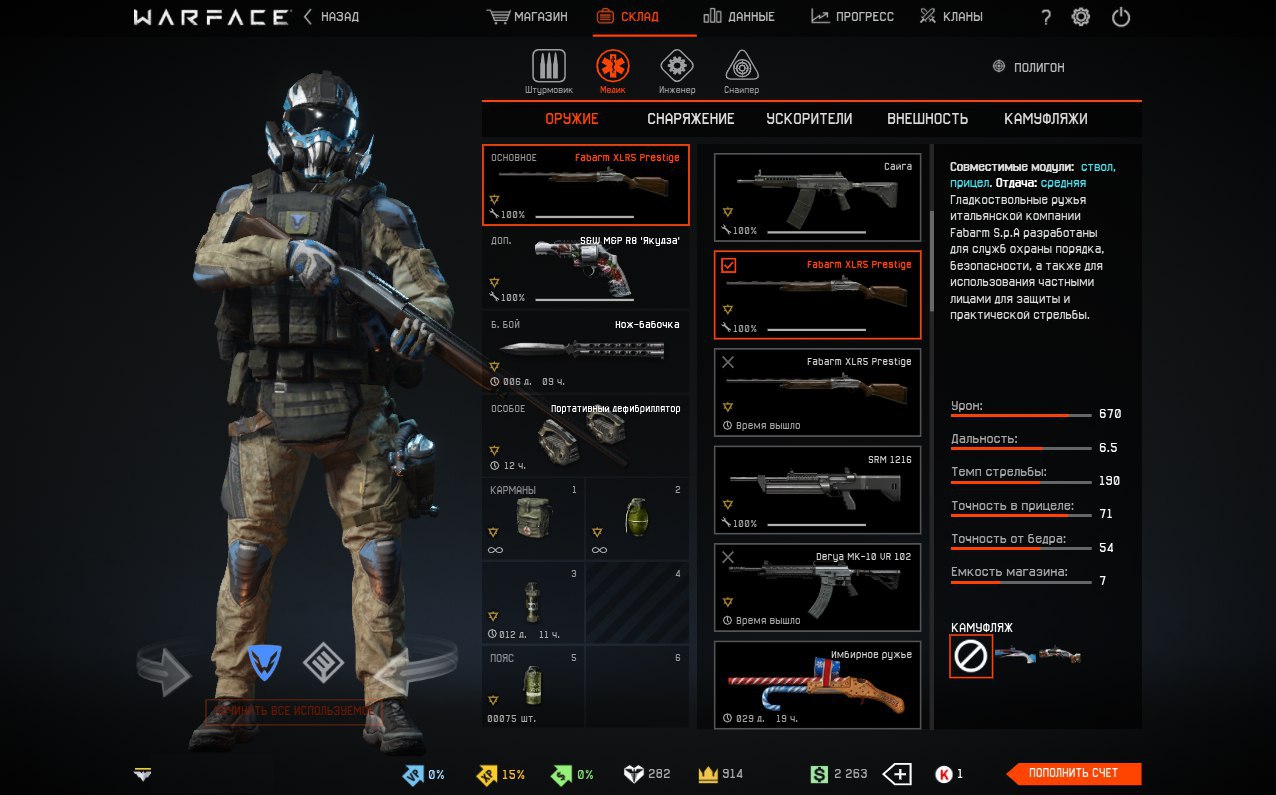This screenshot has height=795, width=1276.
Task: Open the МАГАЗИН shop menu
Action: (x=528, y=17)
